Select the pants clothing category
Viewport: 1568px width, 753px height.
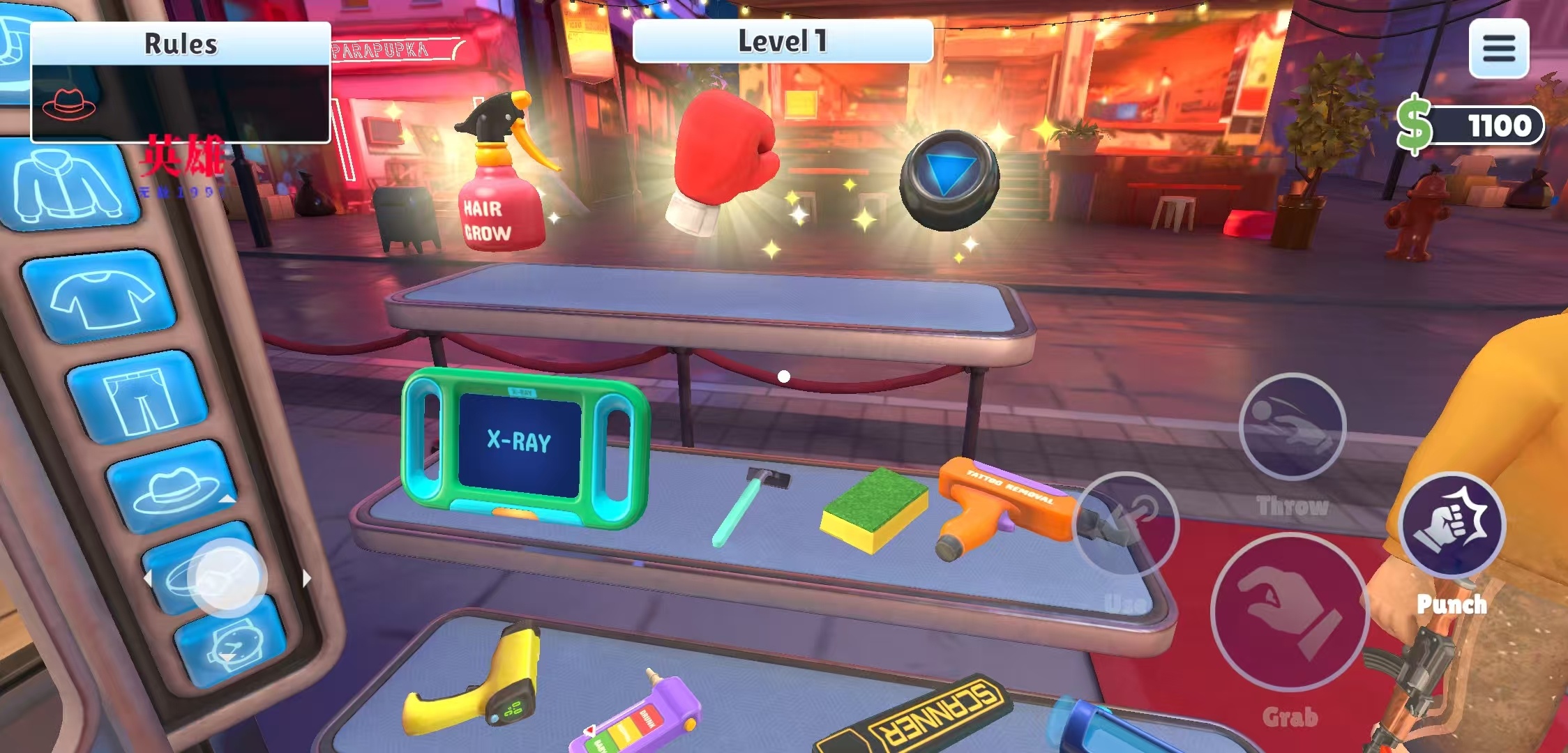click(140, 398)
